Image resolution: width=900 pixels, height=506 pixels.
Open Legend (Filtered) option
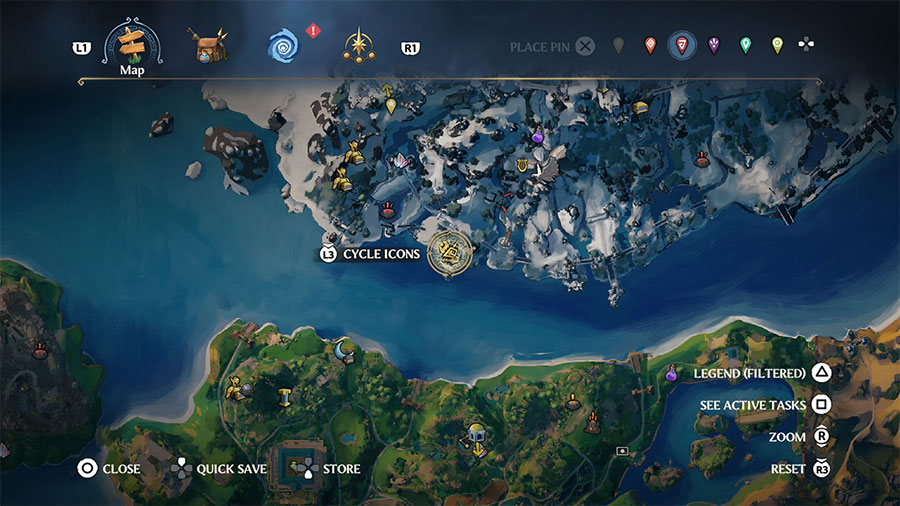(750, 373)
